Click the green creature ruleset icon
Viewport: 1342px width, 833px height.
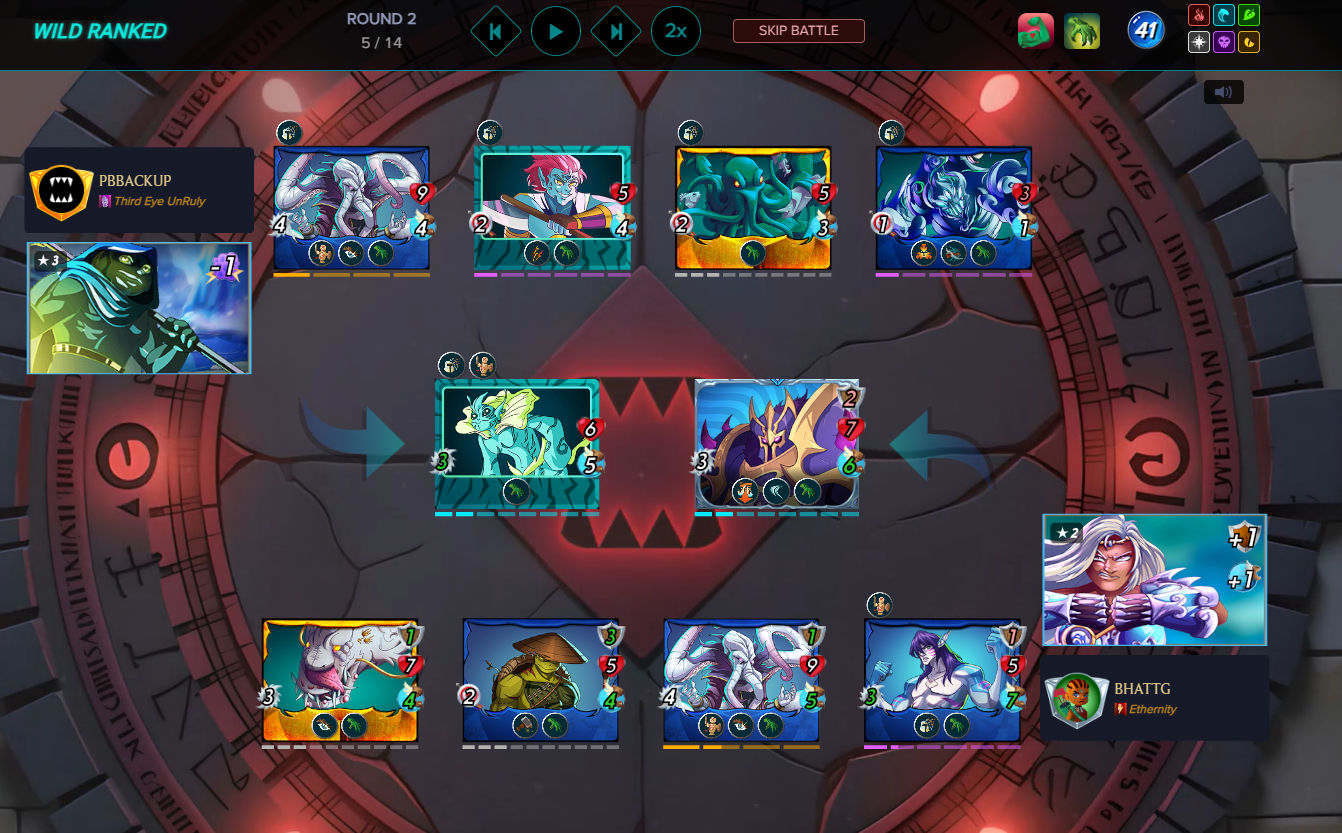[1082, 31]
